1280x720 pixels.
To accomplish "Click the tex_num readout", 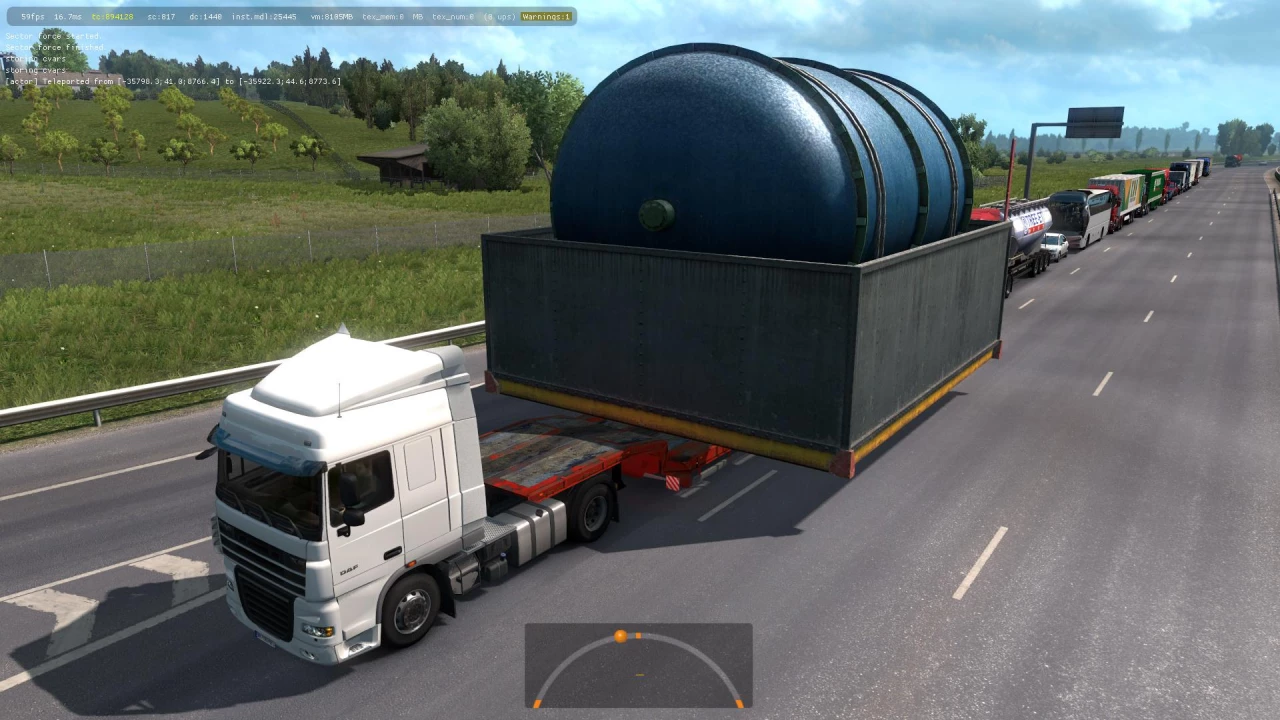I will tap(452, 17).
